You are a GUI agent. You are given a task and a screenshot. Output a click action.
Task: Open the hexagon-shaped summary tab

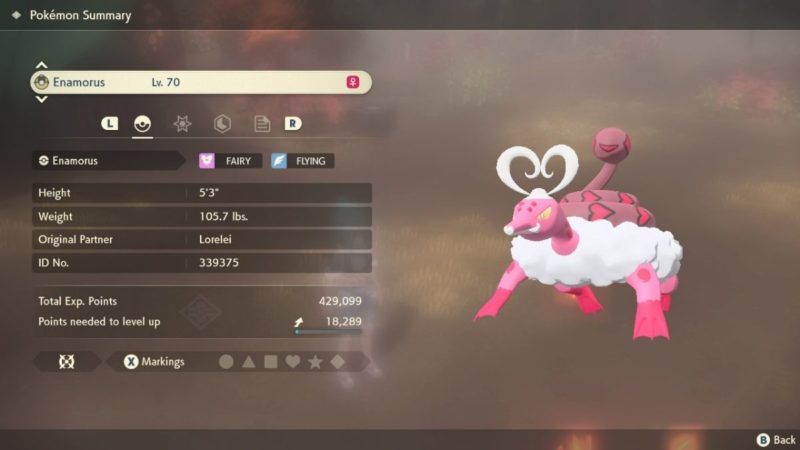point(222,124)
